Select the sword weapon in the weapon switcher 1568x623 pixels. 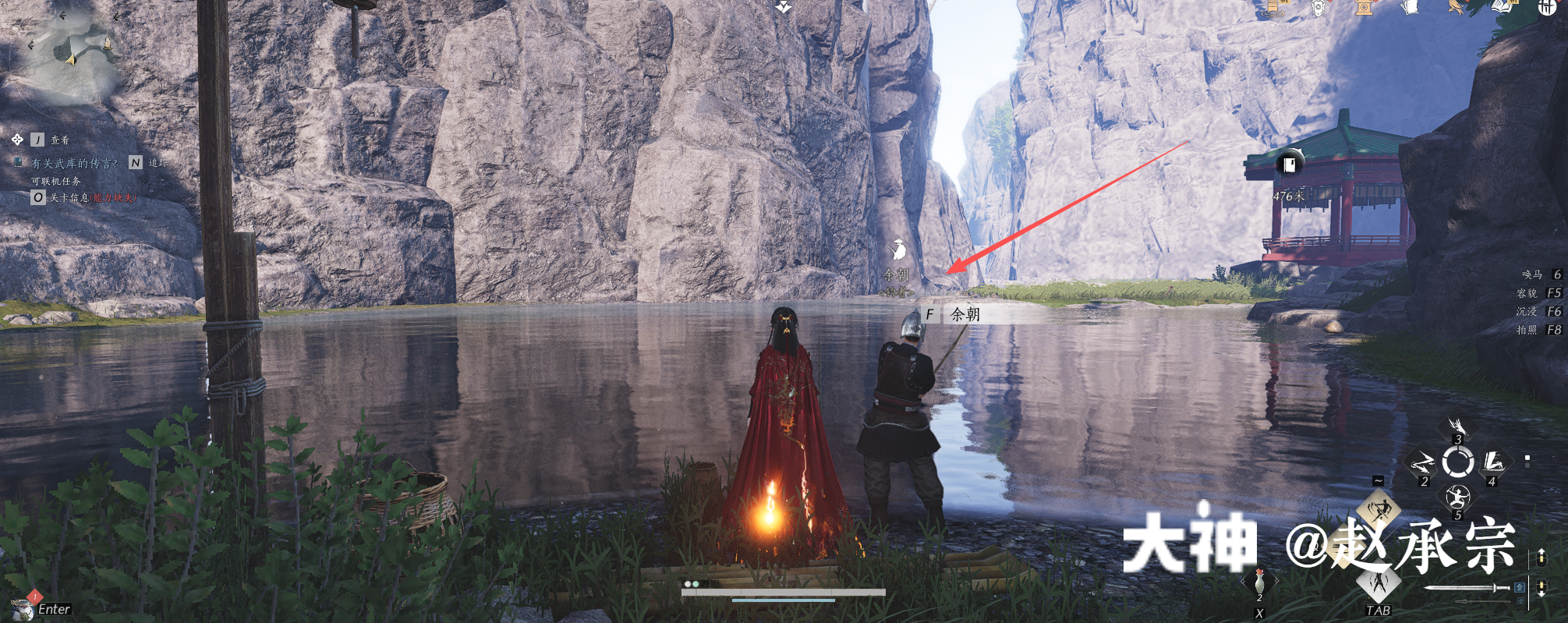click(x=1466, y=588)
